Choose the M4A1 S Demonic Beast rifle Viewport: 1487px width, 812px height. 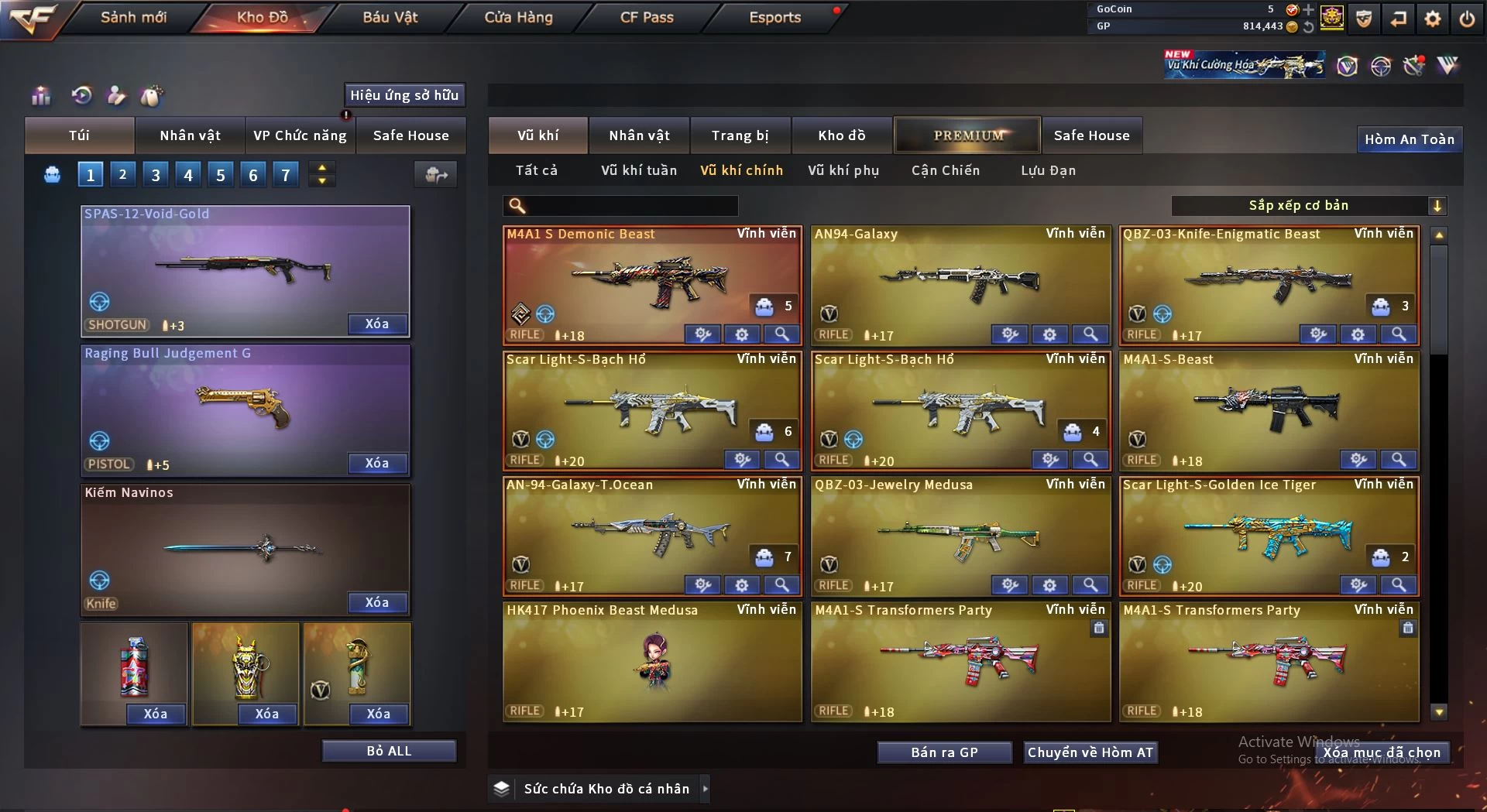click(x=651, y=283)
